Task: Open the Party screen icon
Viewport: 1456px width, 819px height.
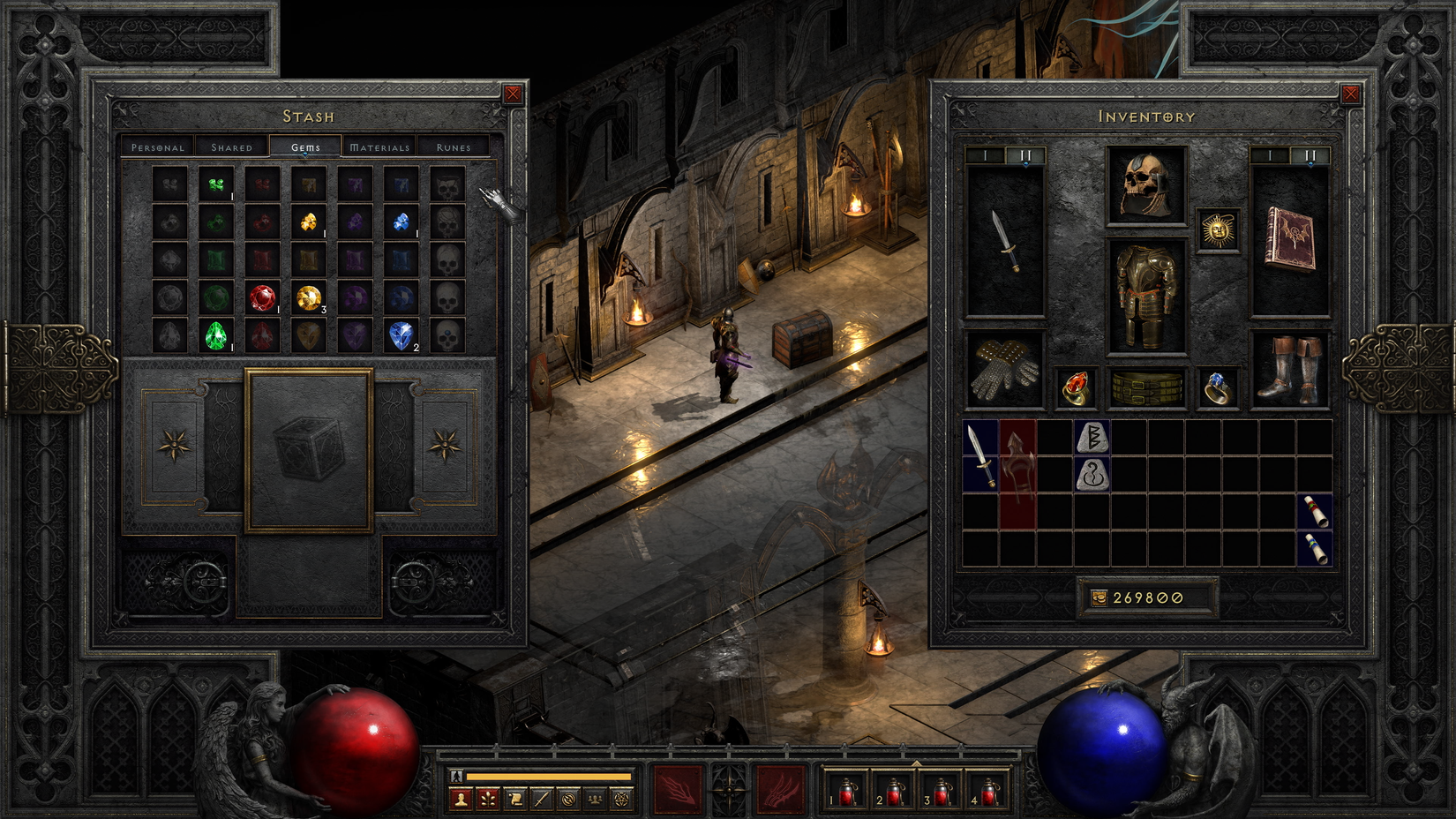Action: click(x=596, y=799)
